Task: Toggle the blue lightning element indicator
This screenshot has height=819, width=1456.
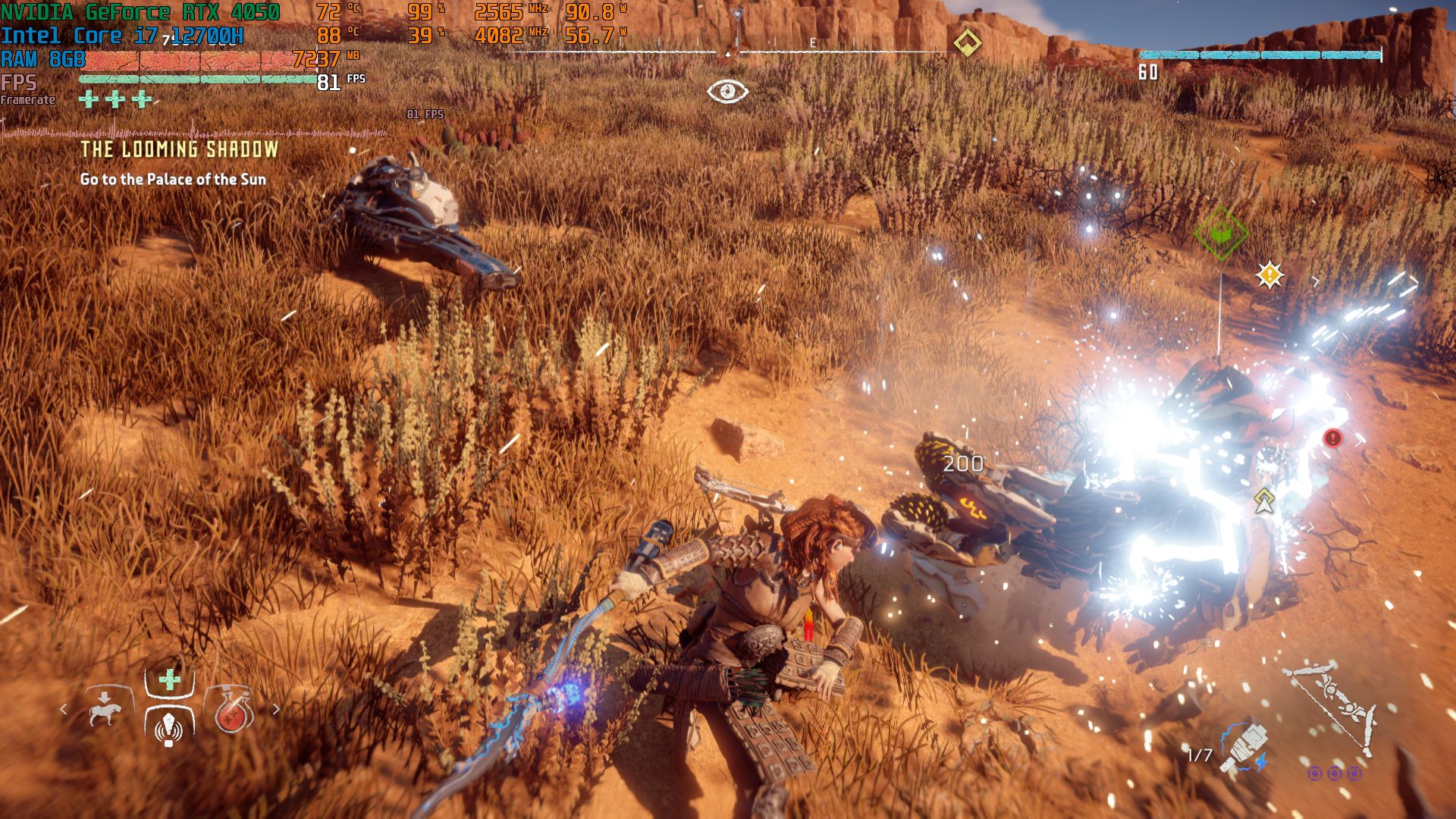Action: coord(1261,762)
